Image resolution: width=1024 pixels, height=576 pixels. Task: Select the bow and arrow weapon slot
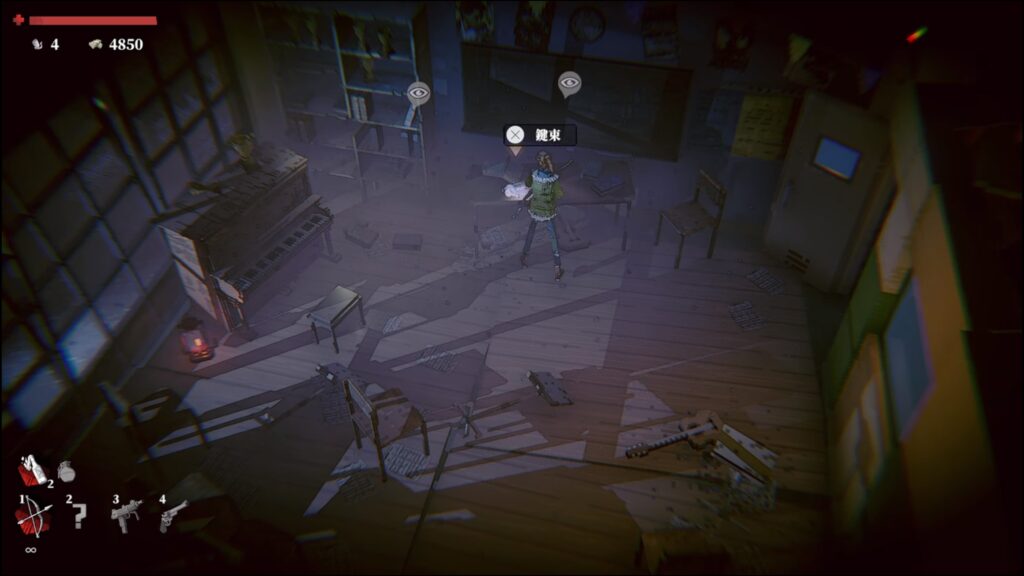(x=31, y=518)
